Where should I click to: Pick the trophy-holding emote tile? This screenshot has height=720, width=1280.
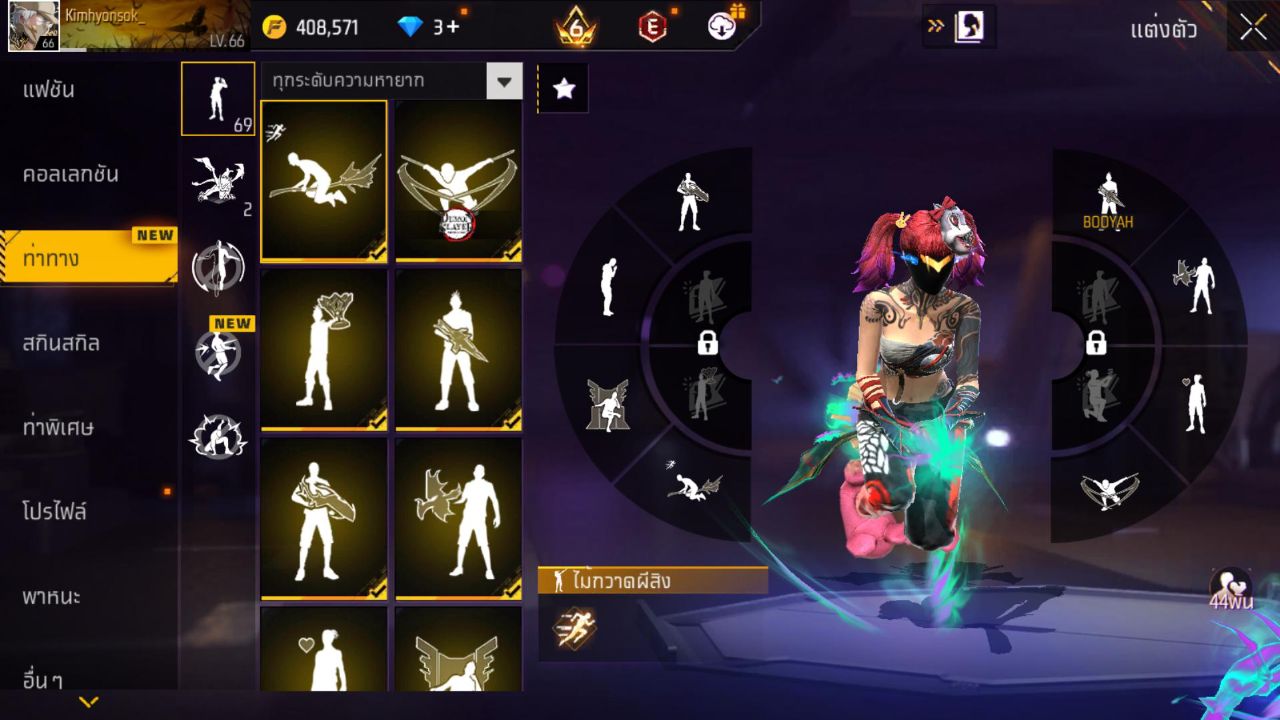pyautogui.click(x=324, y=349)
